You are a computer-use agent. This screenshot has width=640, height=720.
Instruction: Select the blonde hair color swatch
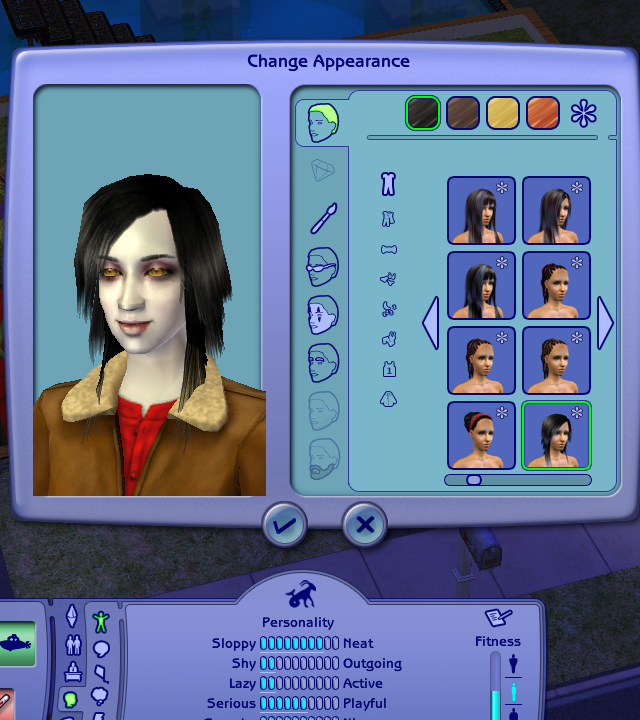pos(503,113)
